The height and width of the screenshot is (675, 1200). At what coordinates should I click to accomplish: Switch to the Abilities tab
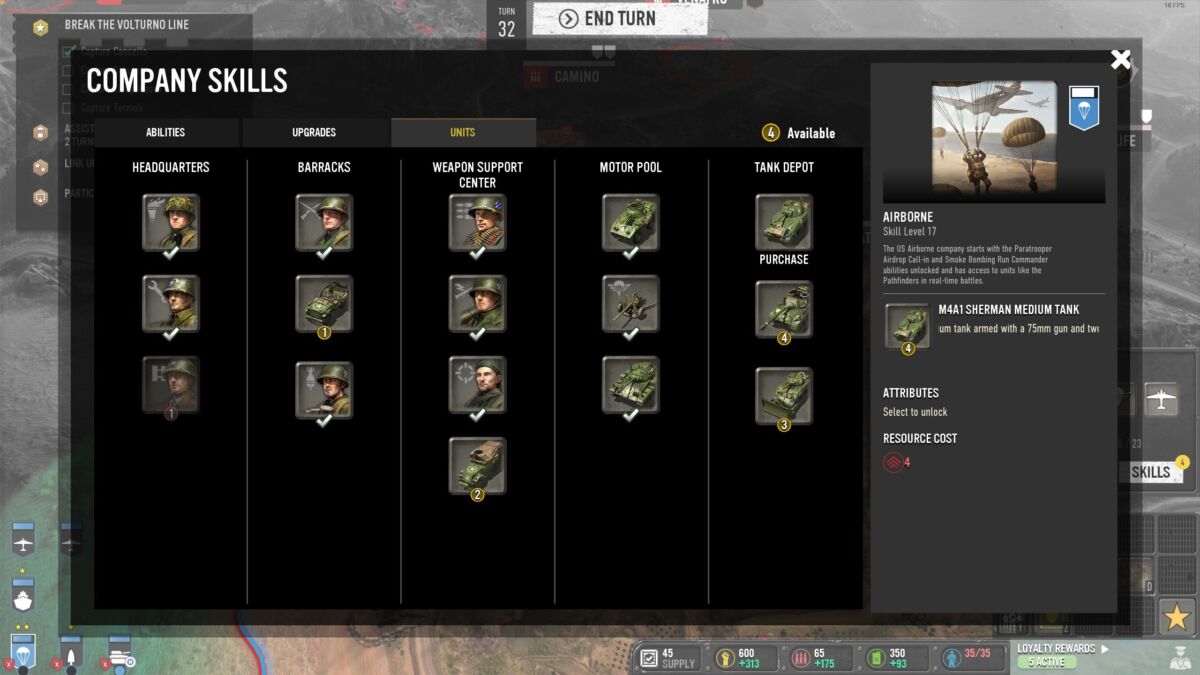tap(165, 133)
